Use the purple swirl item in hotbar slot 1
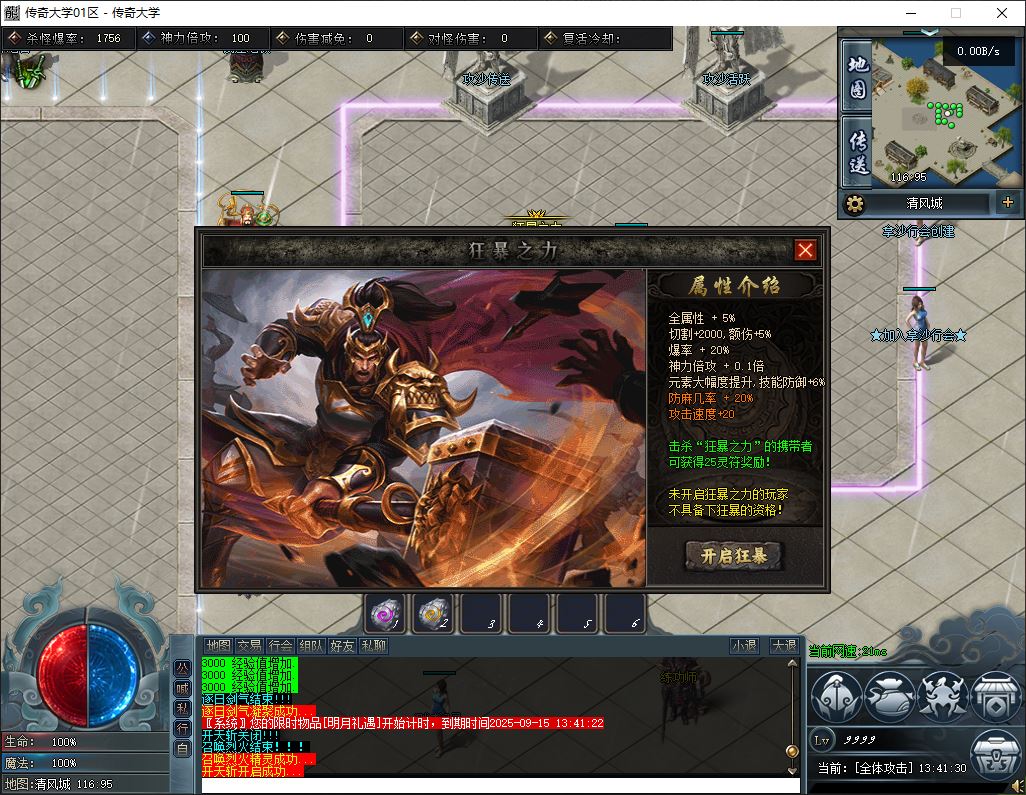The height and width of the screenshot is (795, 1026). [x=384, y=613]
